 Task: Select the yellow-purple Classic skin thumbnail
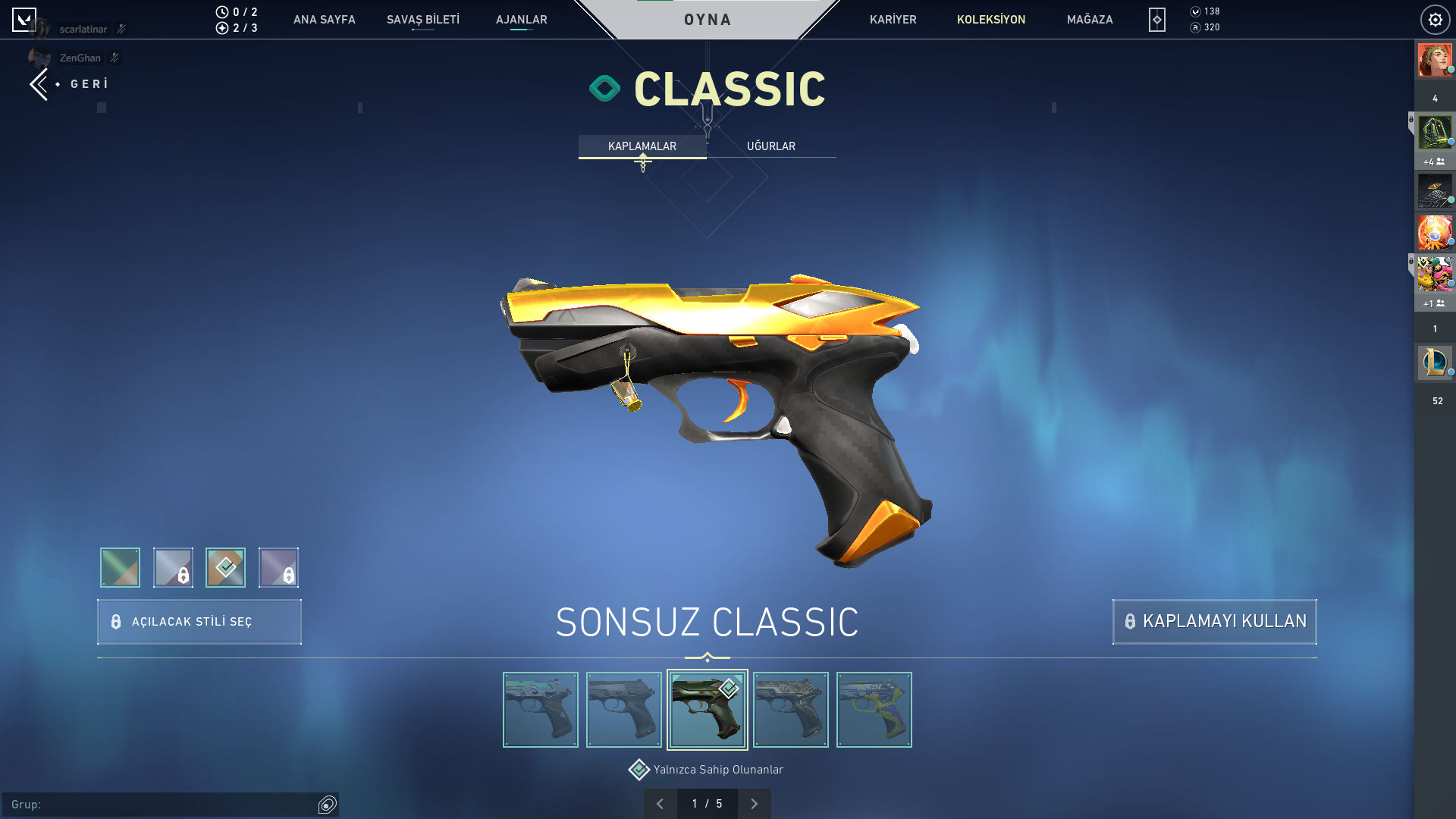click(874, 710)
